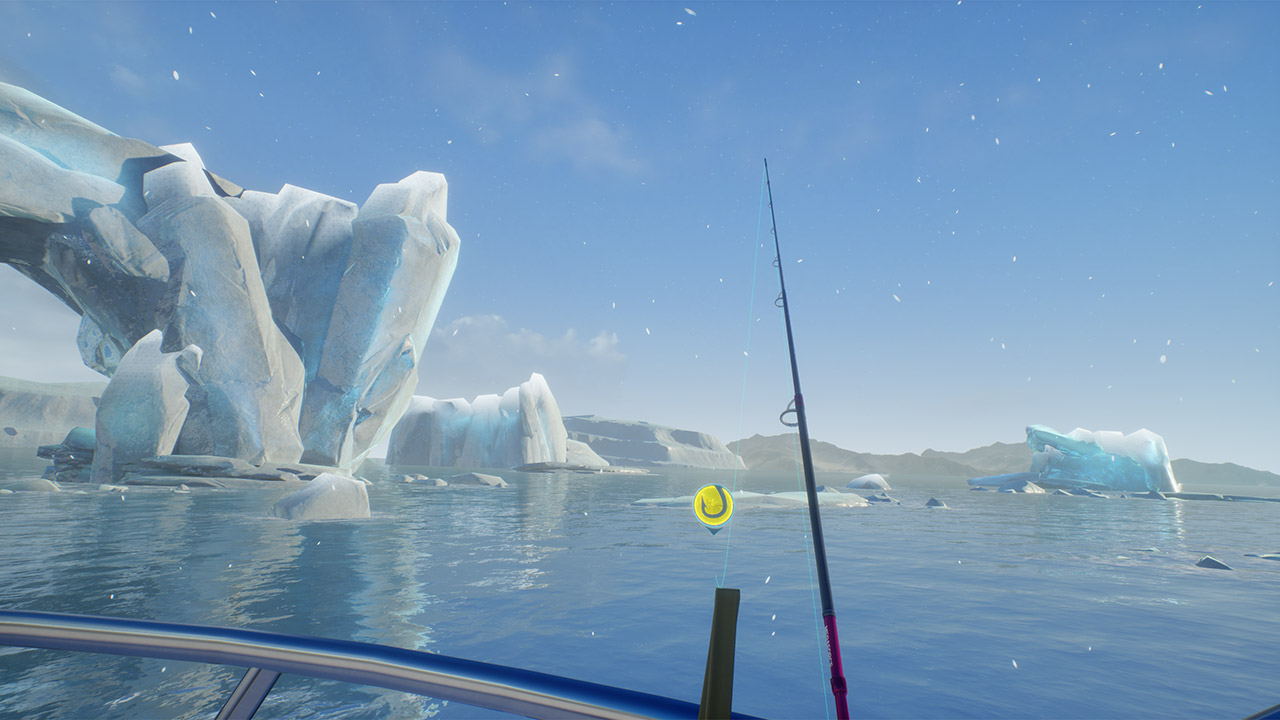Click the yellow fishing hook marker
The width and height of the screenshot is (1280, 720).
tap(713, 504)
